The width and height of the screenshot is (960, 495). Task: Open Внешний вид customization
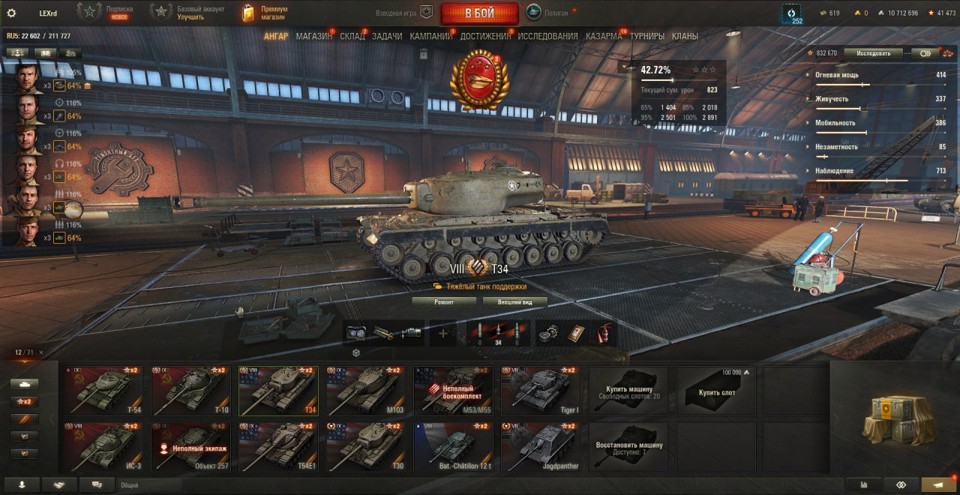coord(514,301)
